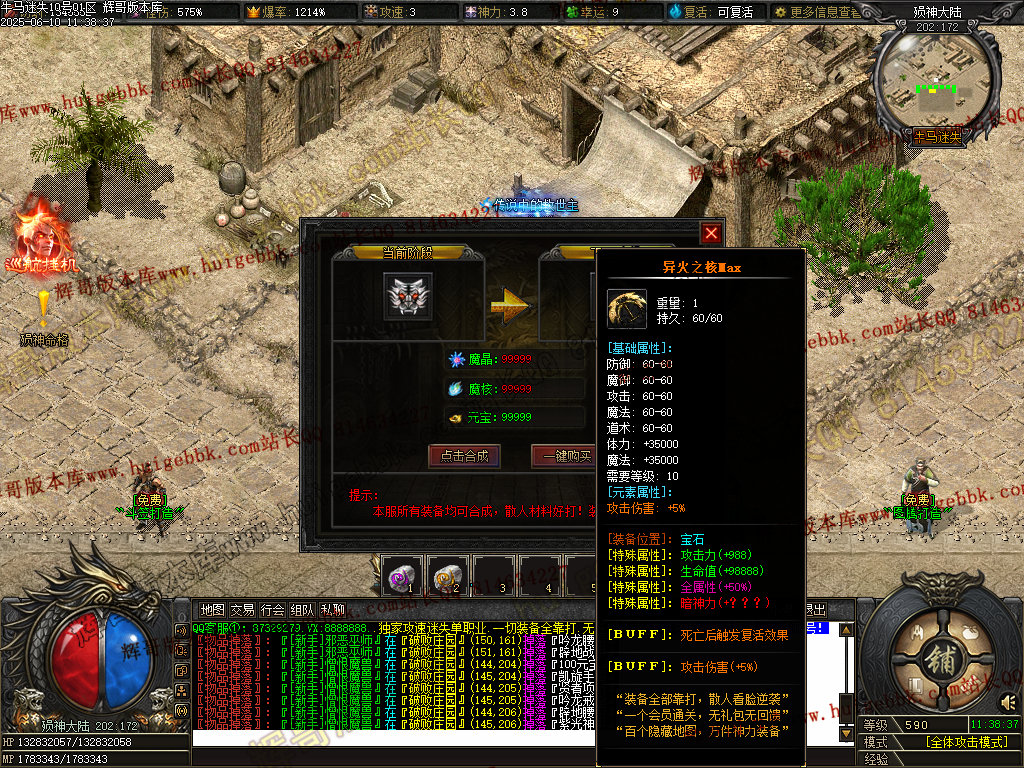1024x768 pixels.
Task: Select the silver beast mask in 当前阶段
Action: [x=408, y=297]
